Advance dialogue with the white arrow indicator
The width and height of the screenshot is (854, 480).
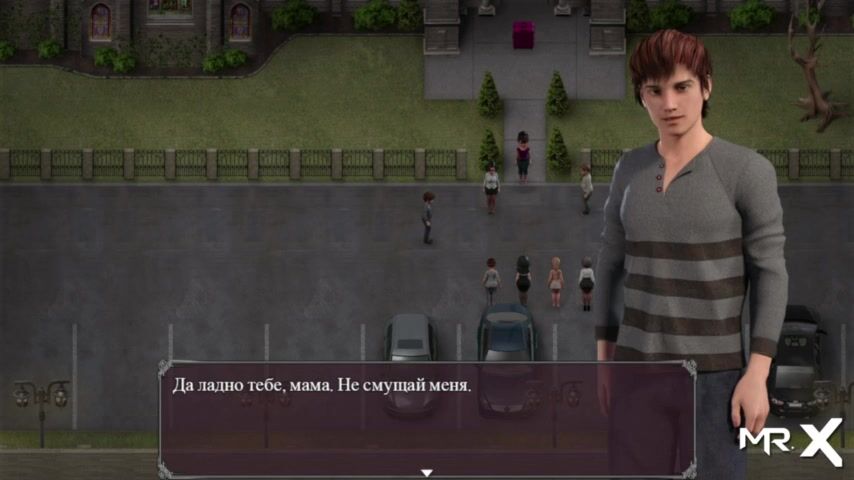click(x=427, y=472)
